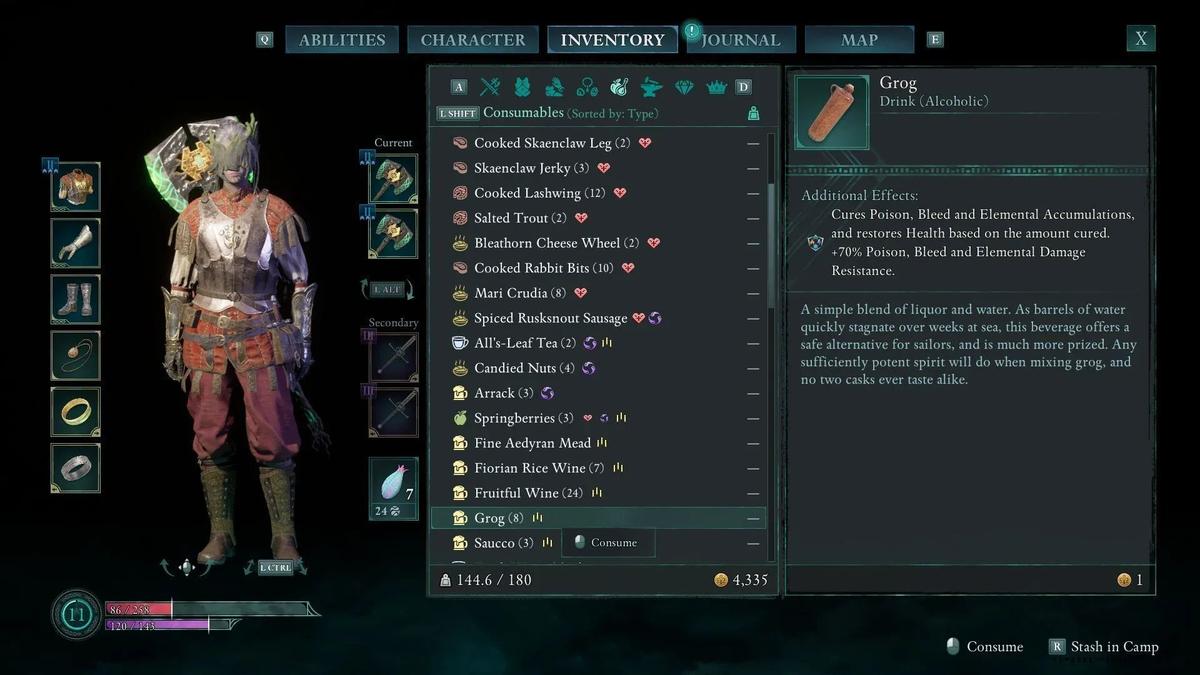
Task: Choose the Salted Trout item row
Action: pos(511,218)
